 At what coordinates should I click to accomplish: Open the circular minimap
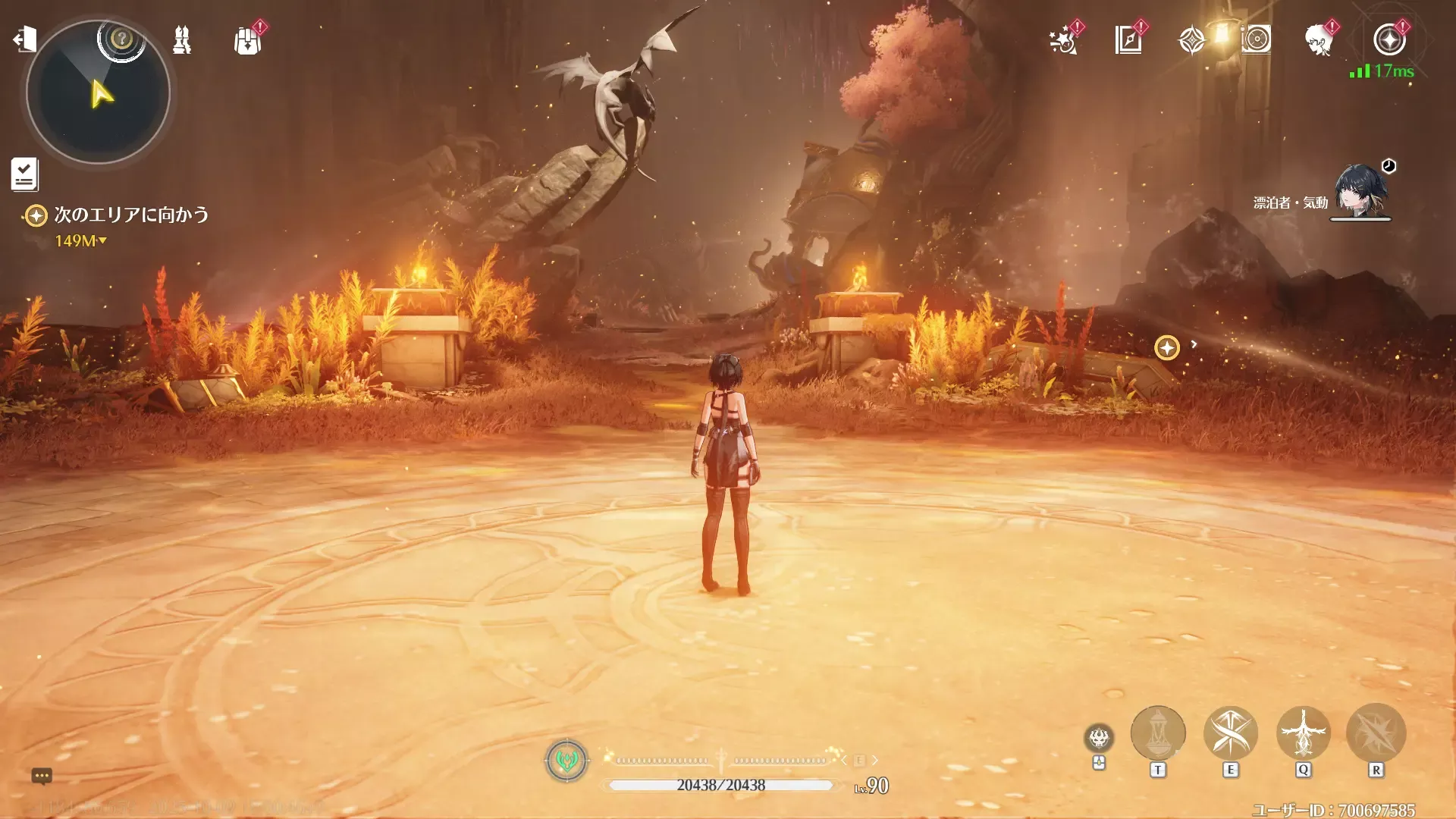click(x=98, y=93)
